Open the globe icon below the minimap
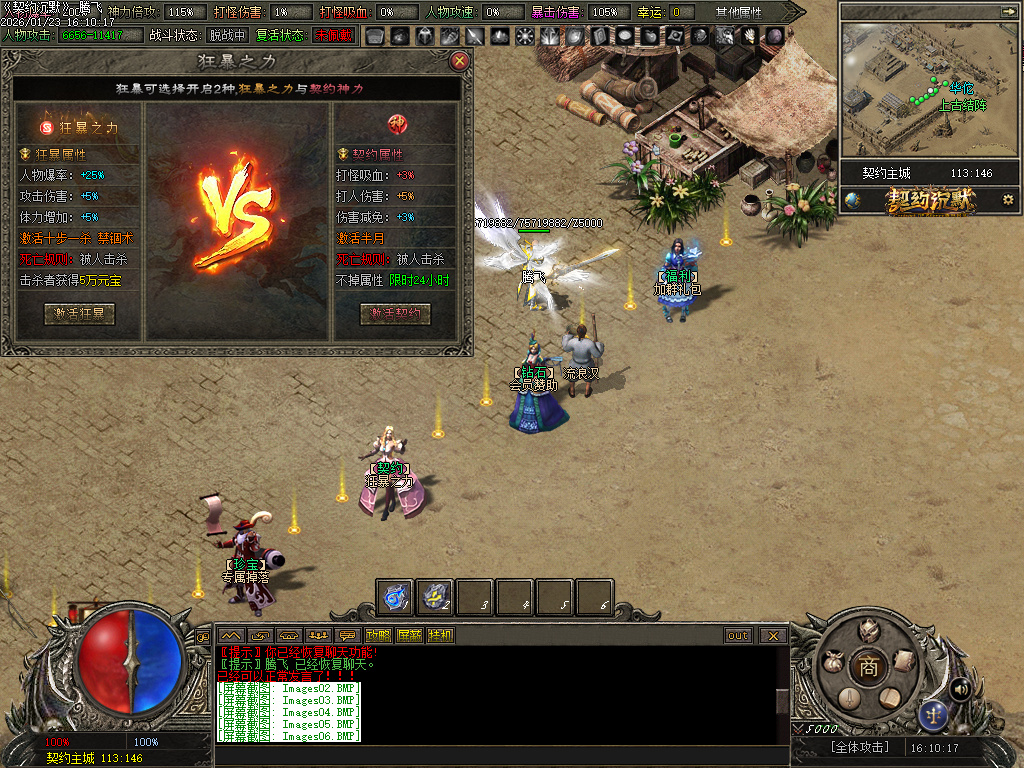1024x768 pixels. click(852, 200)
